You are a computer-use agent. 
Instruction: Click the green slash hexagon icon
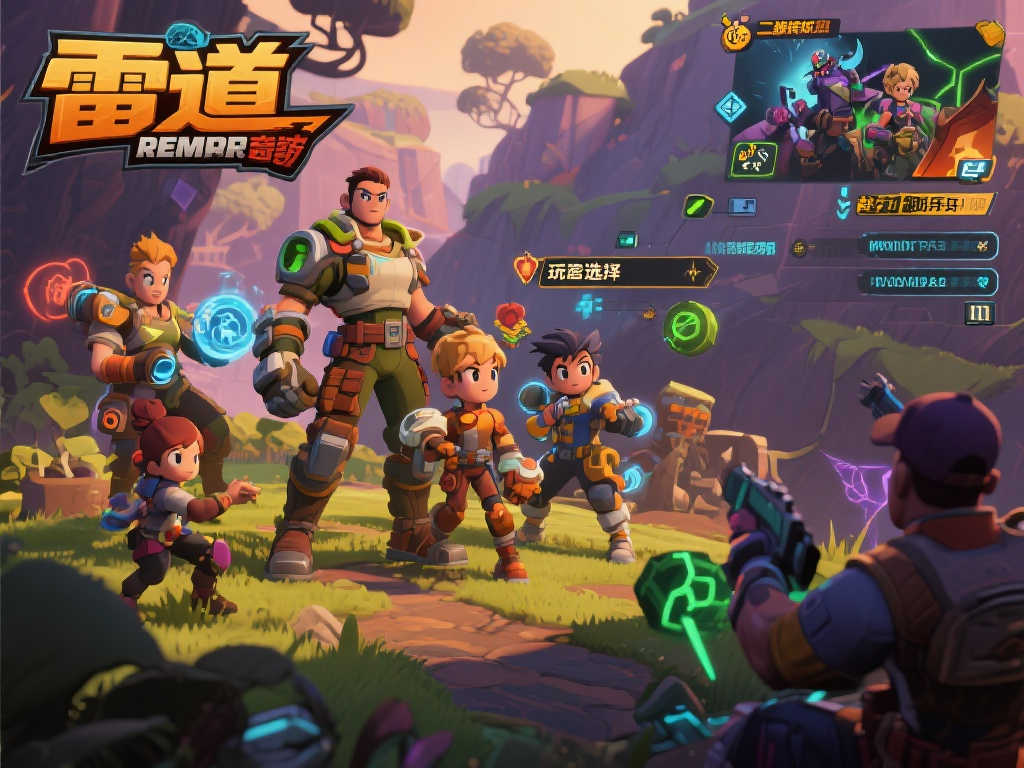coord(697,207)
